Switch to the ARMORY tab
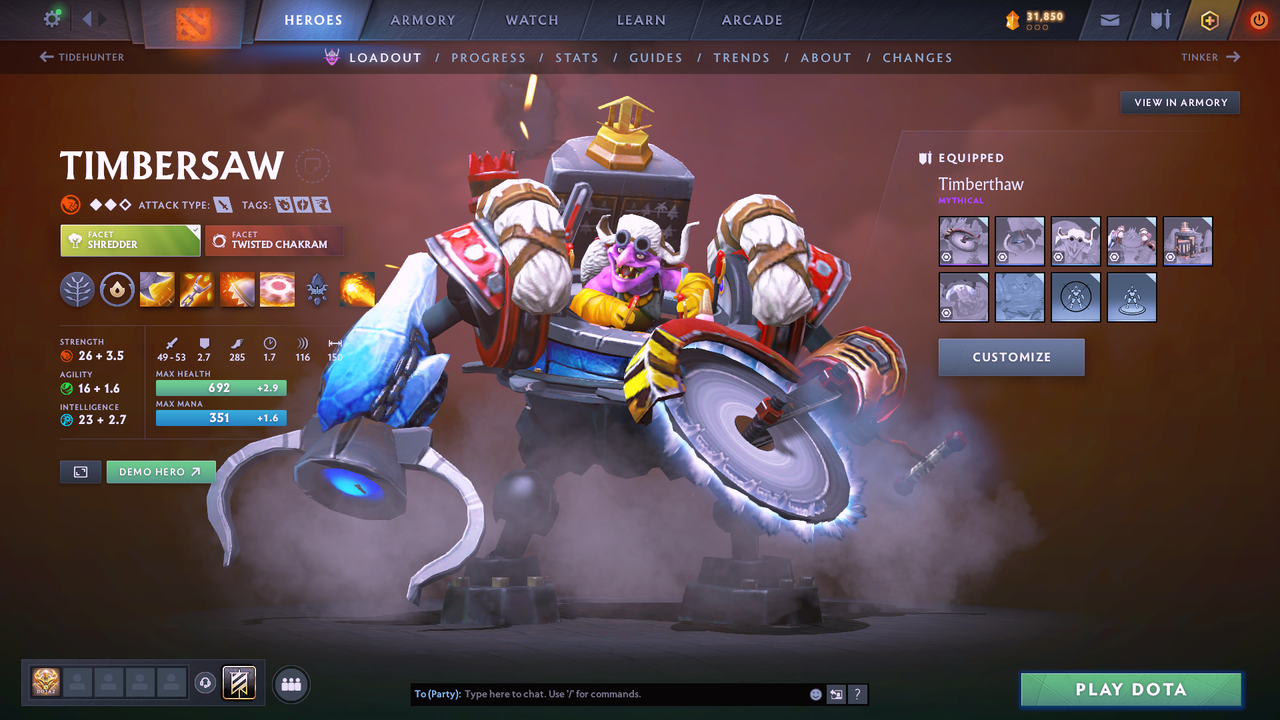 pyautogui.click(x=422, y=20)
